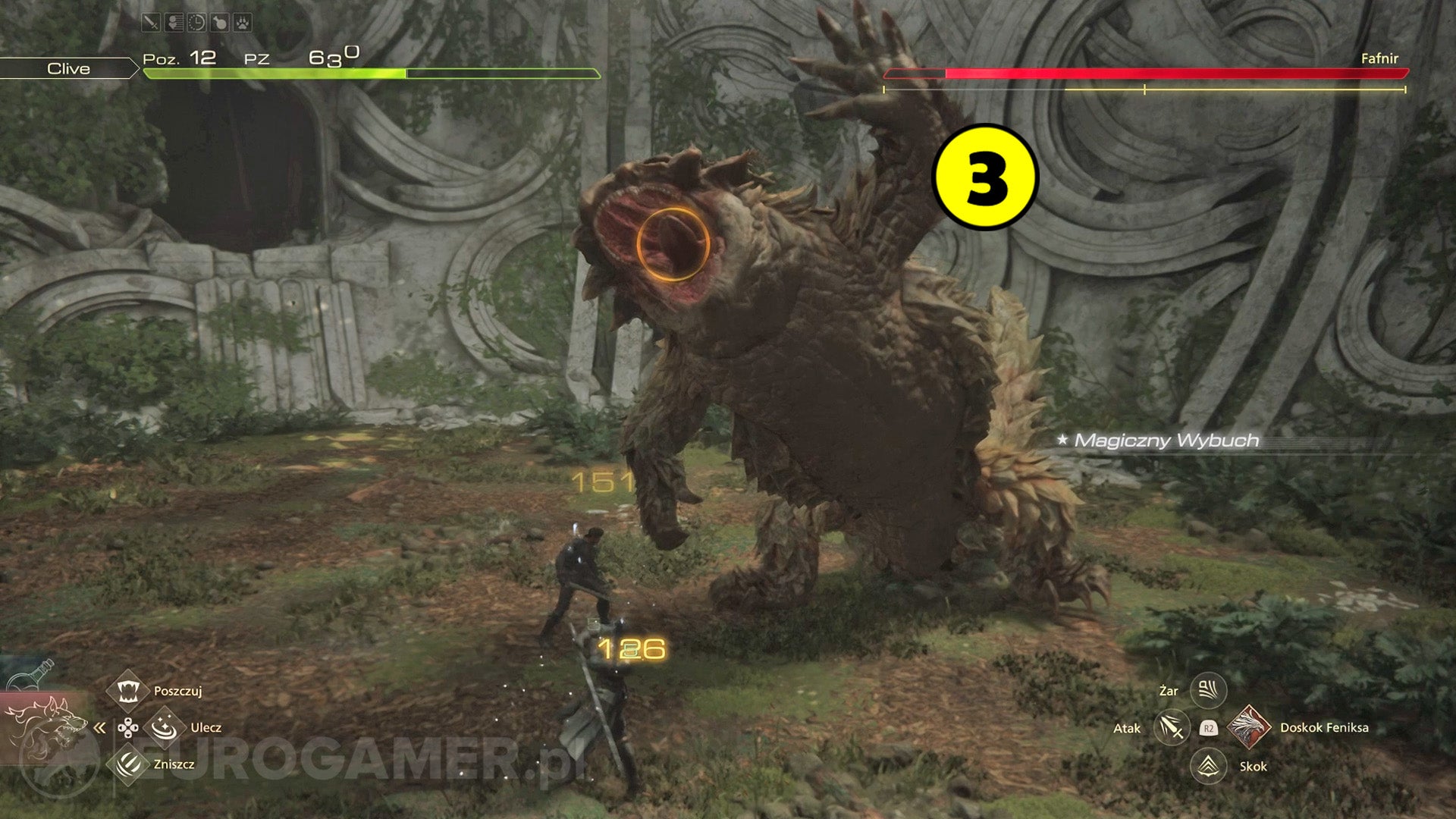Click the dagger status icon in the top bar

tap(151, 21)
